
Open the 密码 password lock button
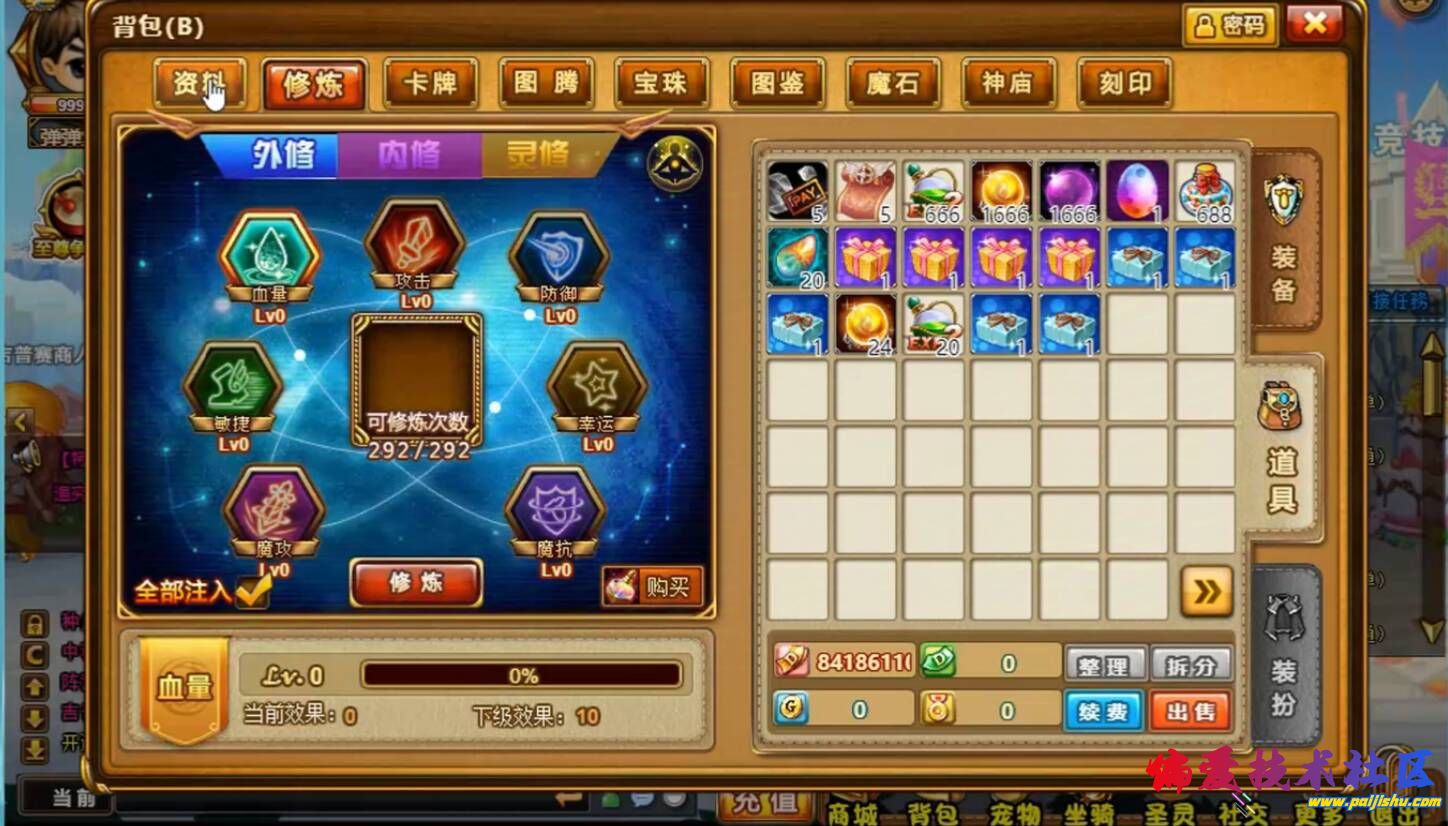coord(1230,25)
